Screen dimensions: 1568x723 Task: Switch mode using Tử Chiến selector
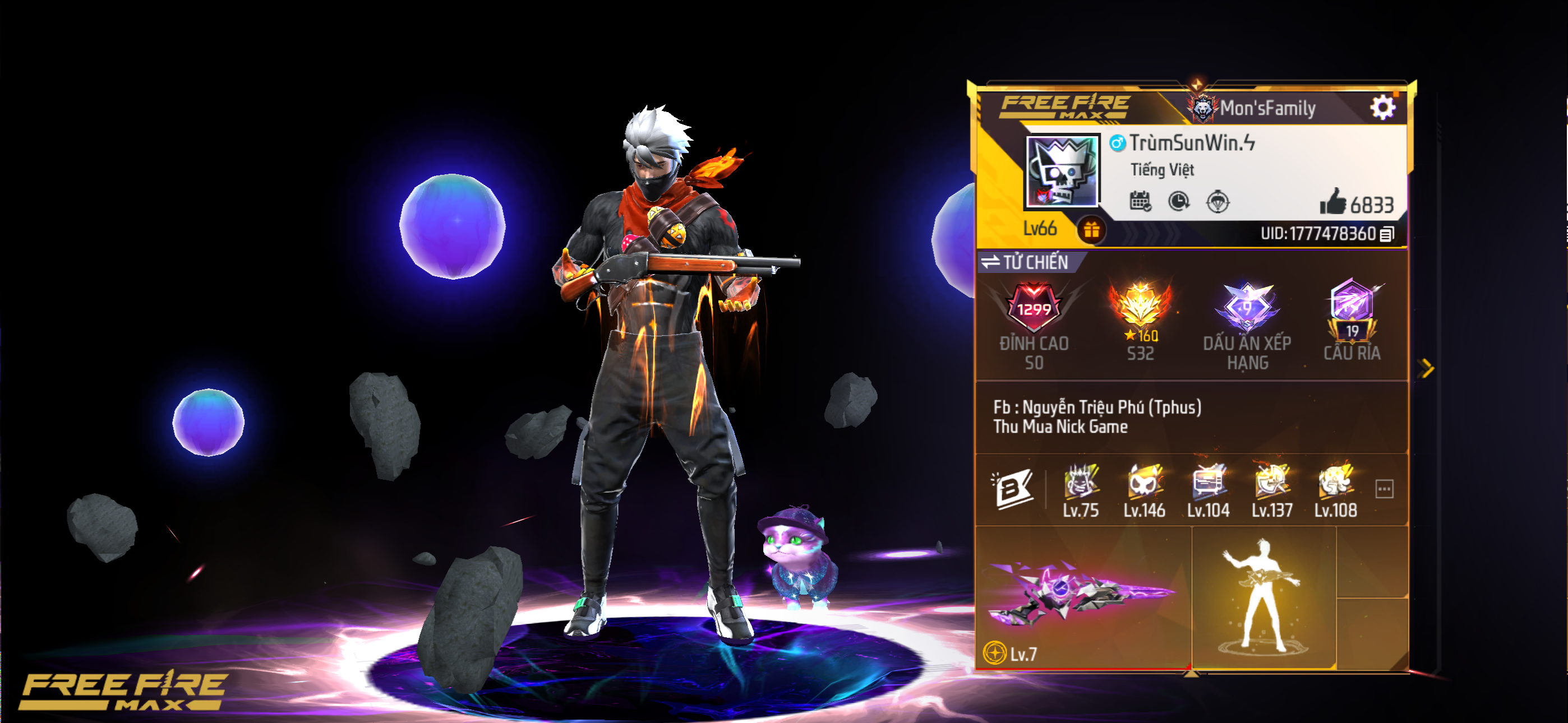click(x=1026, y=262)
